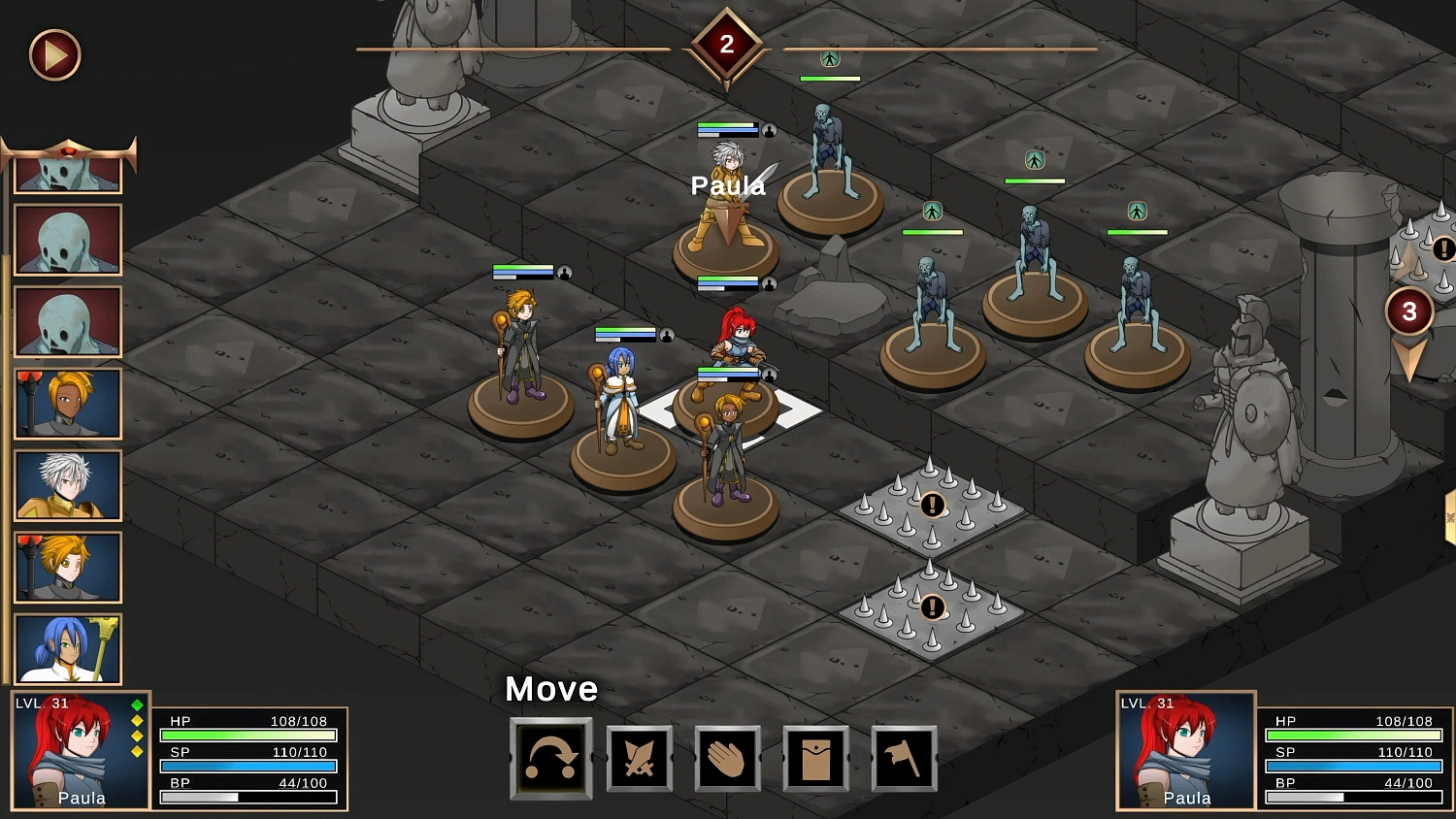1456x819 pixels.
Task: Open the item bag action icon
Action: tap(815, 760)
